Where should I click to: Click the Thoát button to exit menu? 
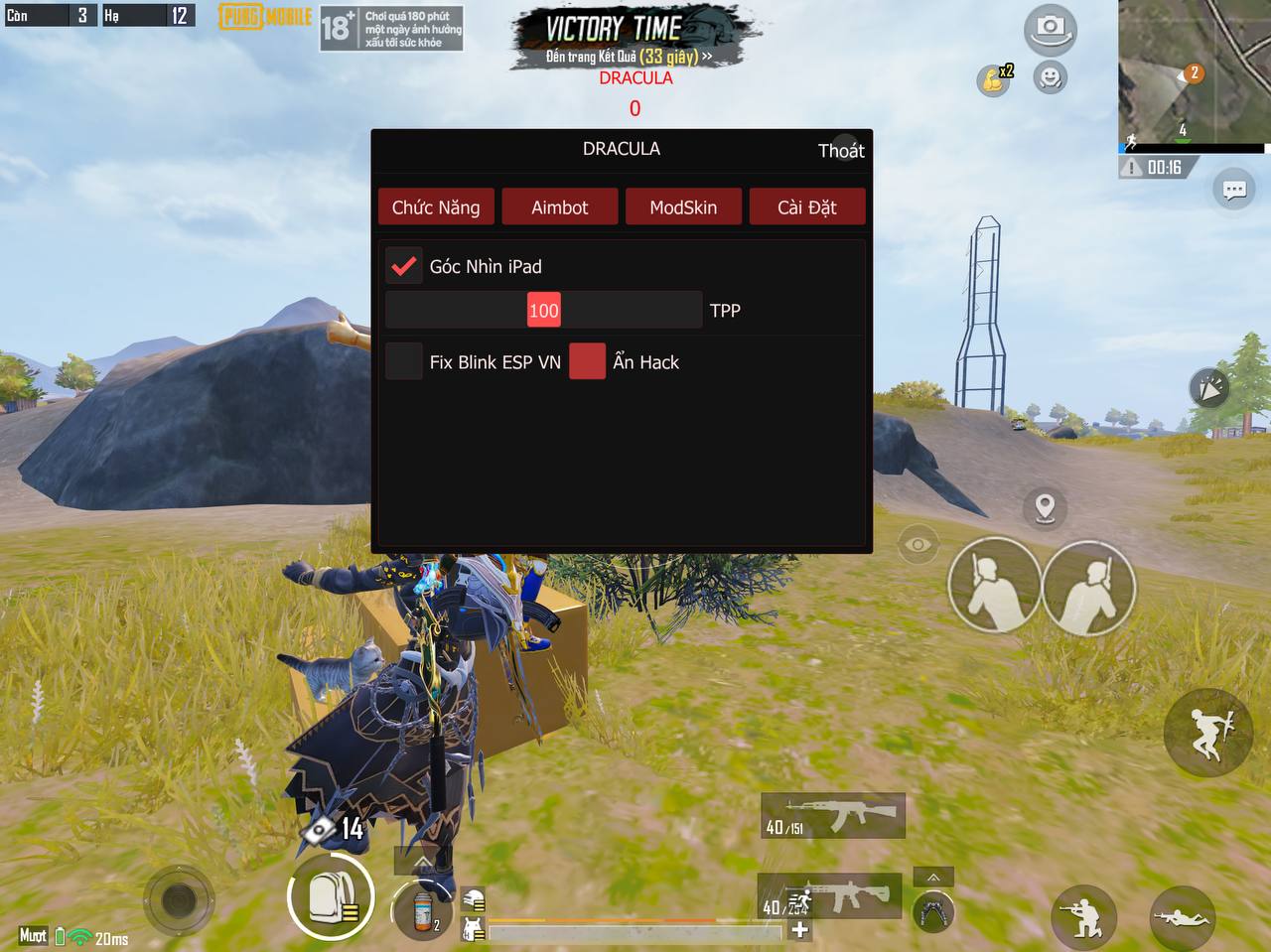tap(842, 150)
